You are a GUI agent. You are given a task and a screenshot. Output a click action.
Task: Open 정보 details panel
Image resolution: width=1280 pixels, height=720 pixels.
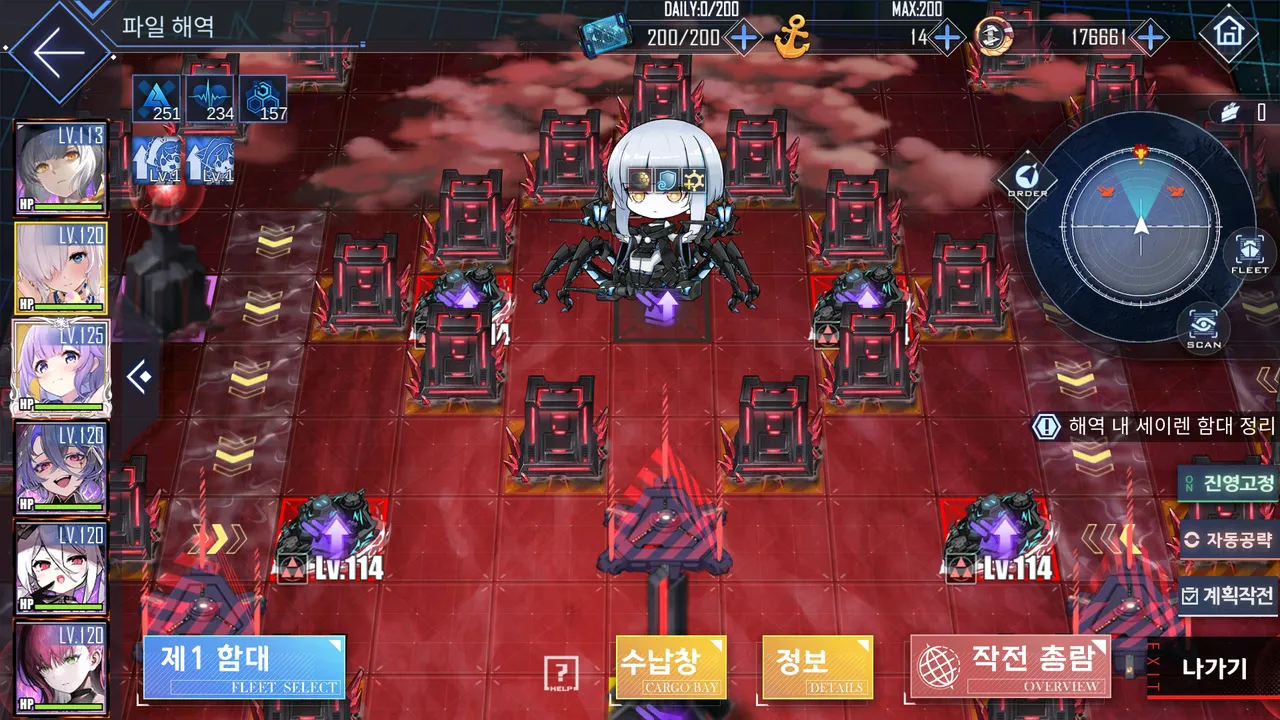[817, 667]
